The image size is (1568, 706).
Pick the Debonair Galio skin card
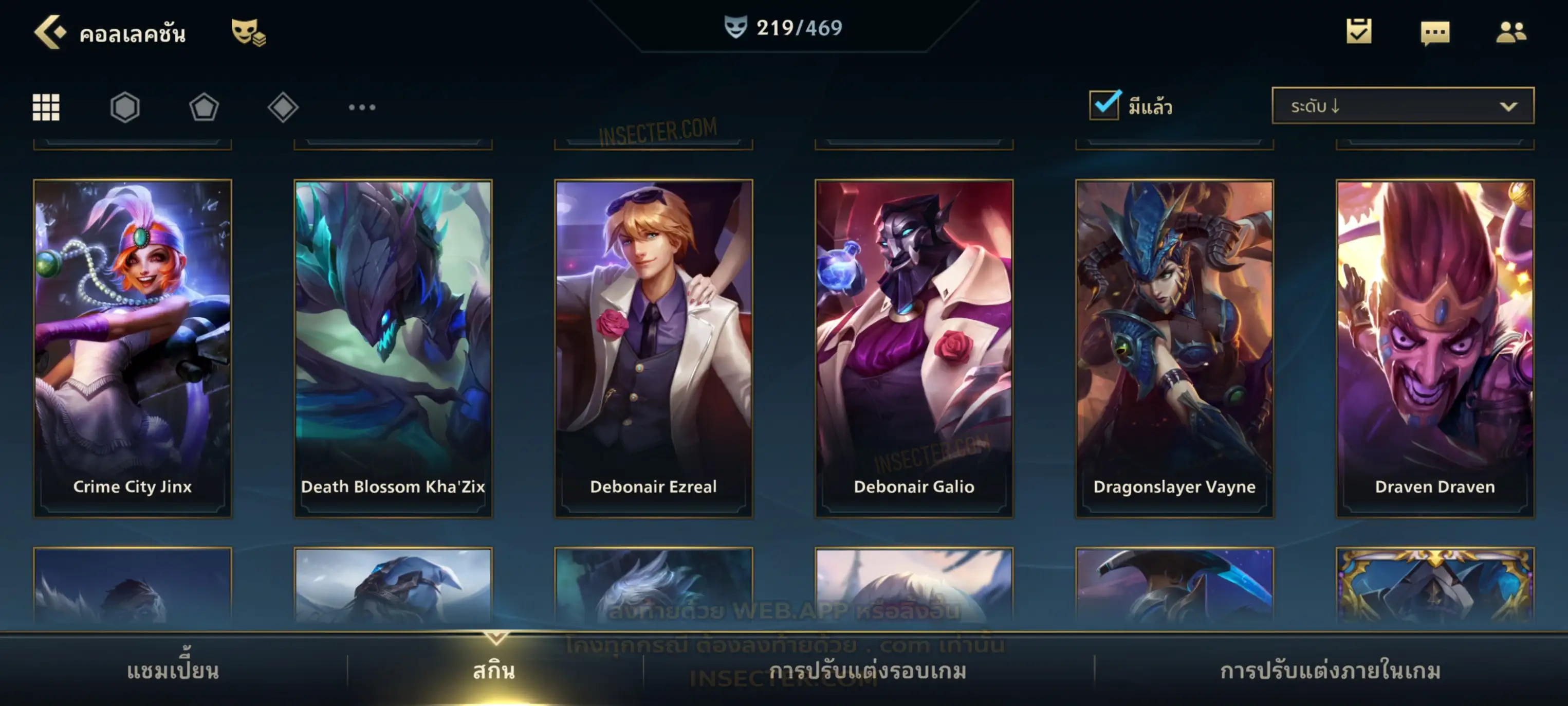click(914, 348)
